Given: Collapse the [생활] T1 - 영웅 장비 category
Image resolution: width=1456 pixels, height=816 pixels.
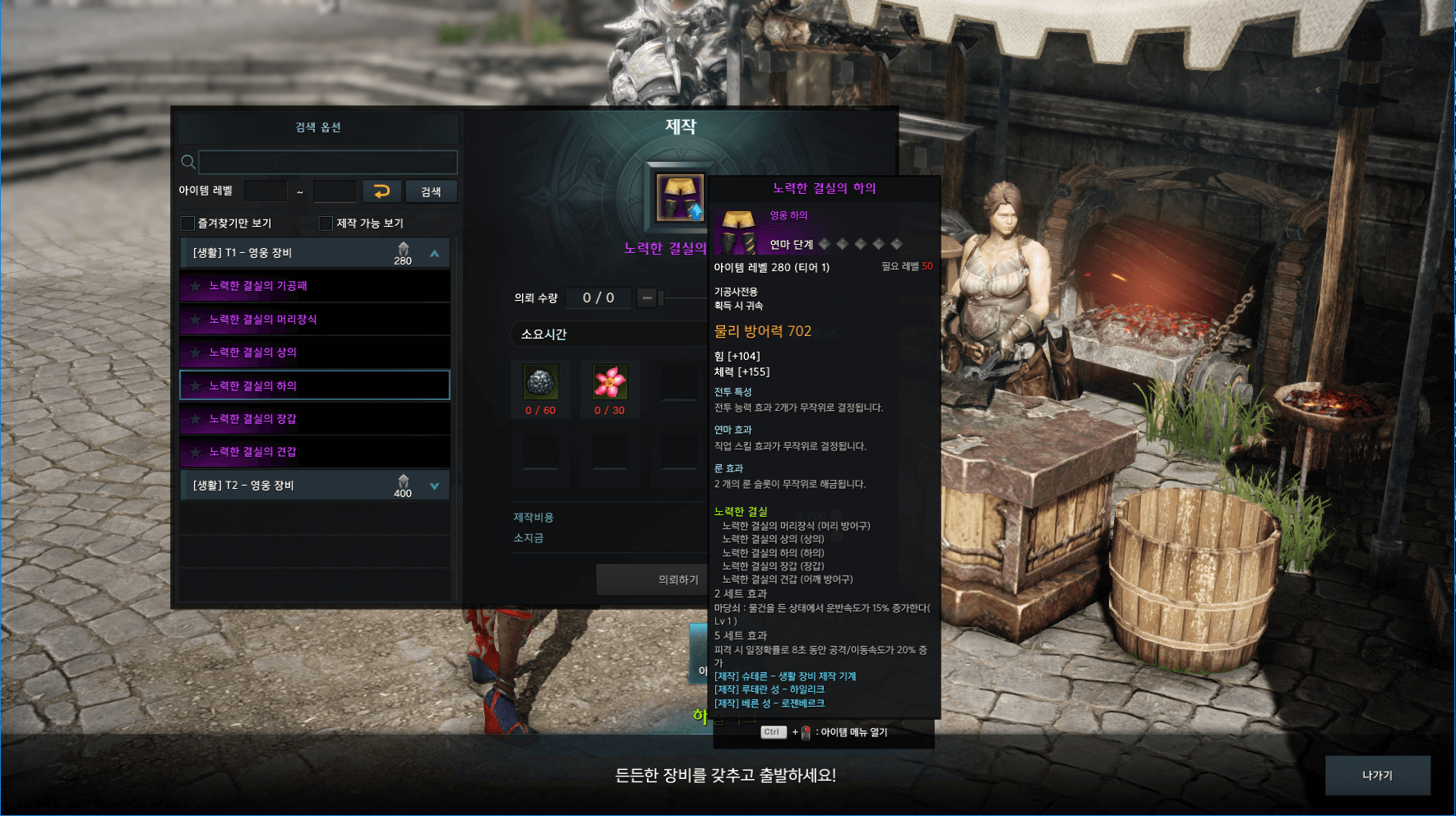Looking at the screenshot, I should [434, 254].
